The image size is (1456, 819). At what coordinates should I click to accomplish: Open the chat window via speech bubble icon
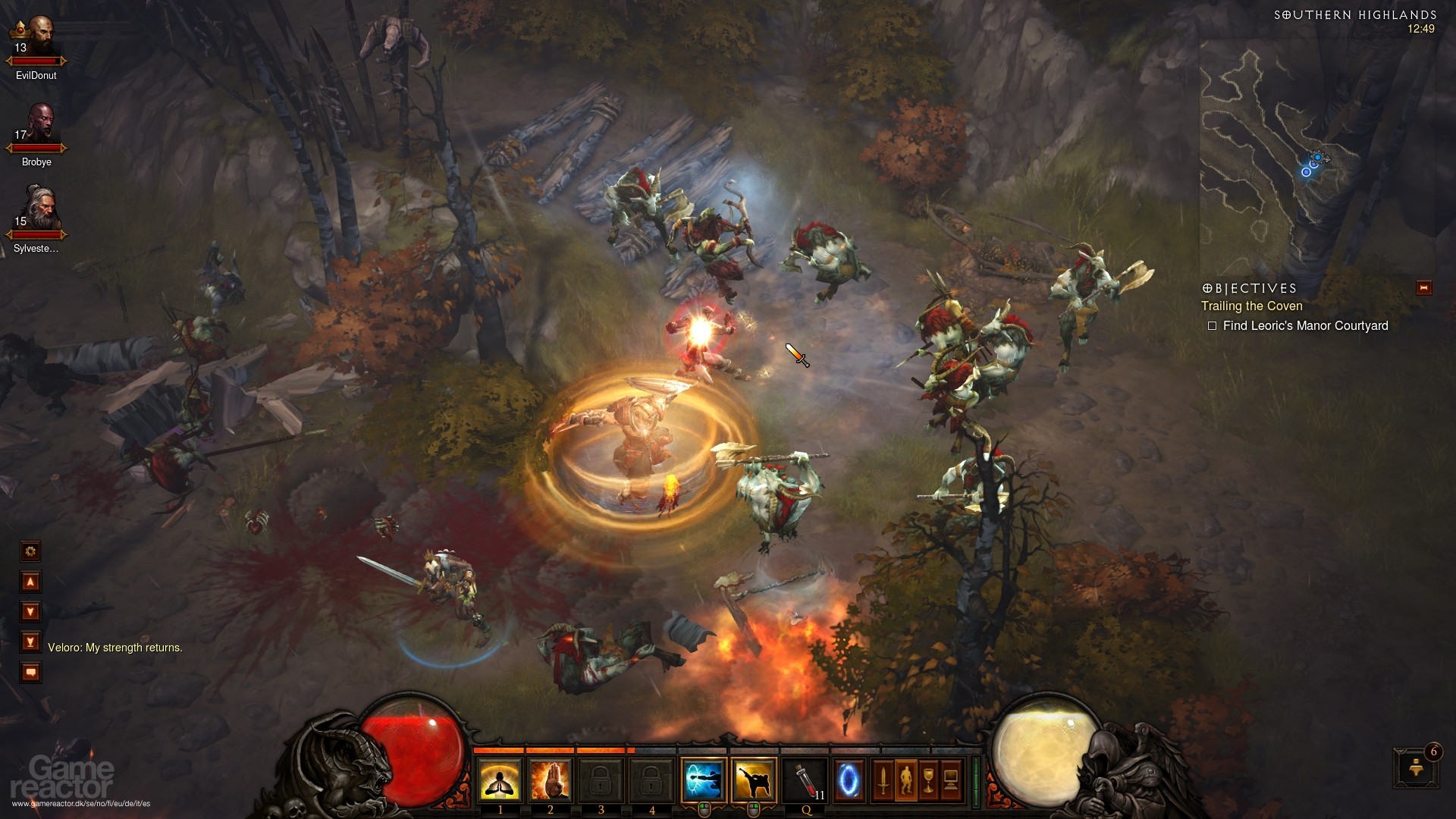30,671
